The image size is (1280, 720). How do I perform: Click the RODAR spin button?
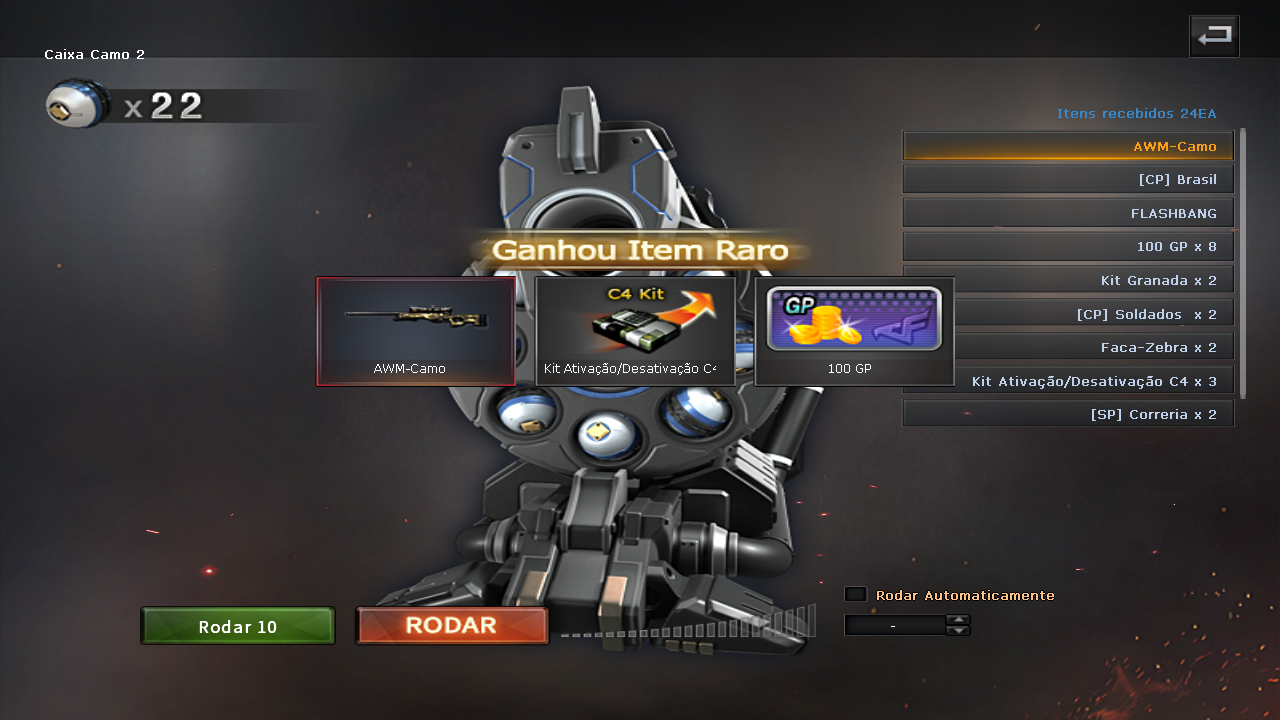[452, 626]
